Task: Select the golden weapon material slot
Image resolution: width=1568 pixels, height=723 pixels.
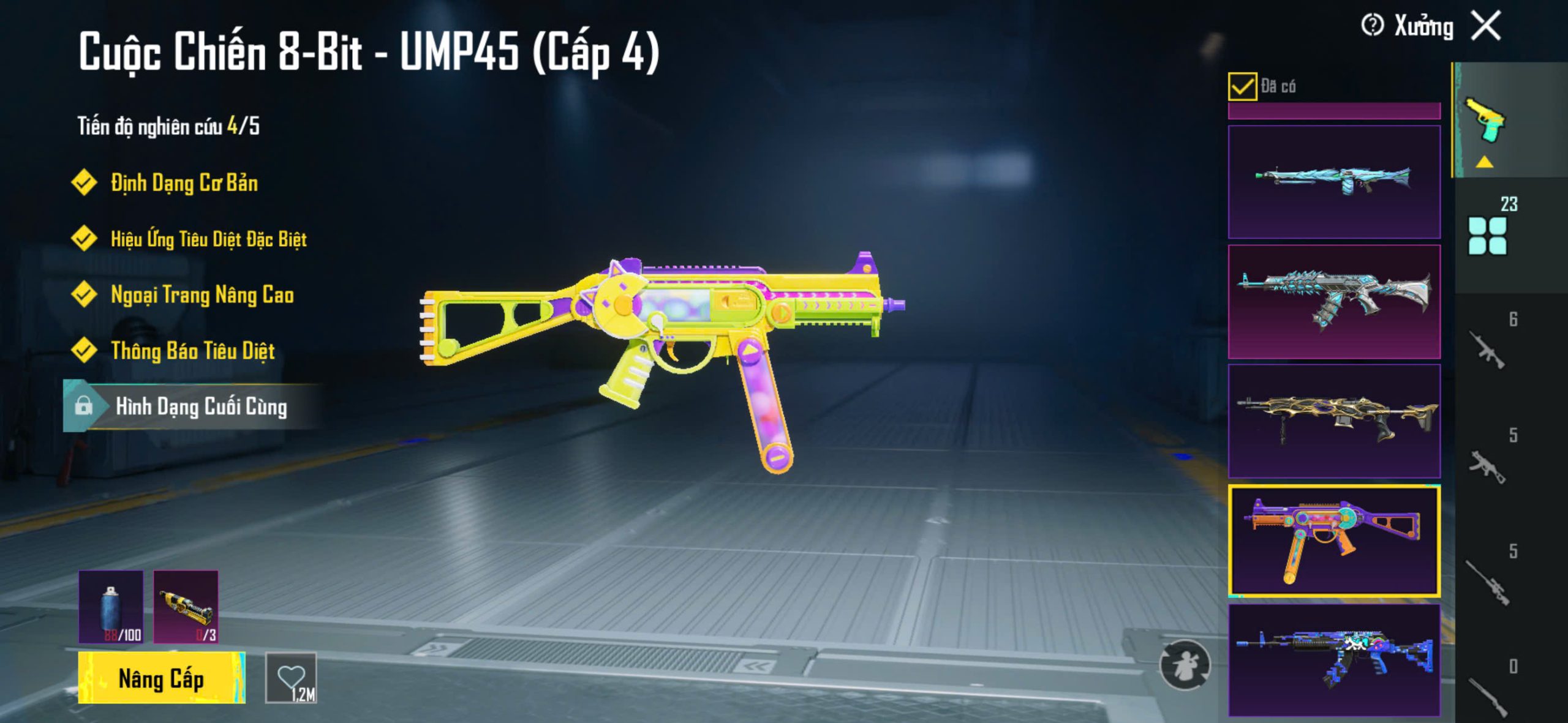Action: coord(186,606)
